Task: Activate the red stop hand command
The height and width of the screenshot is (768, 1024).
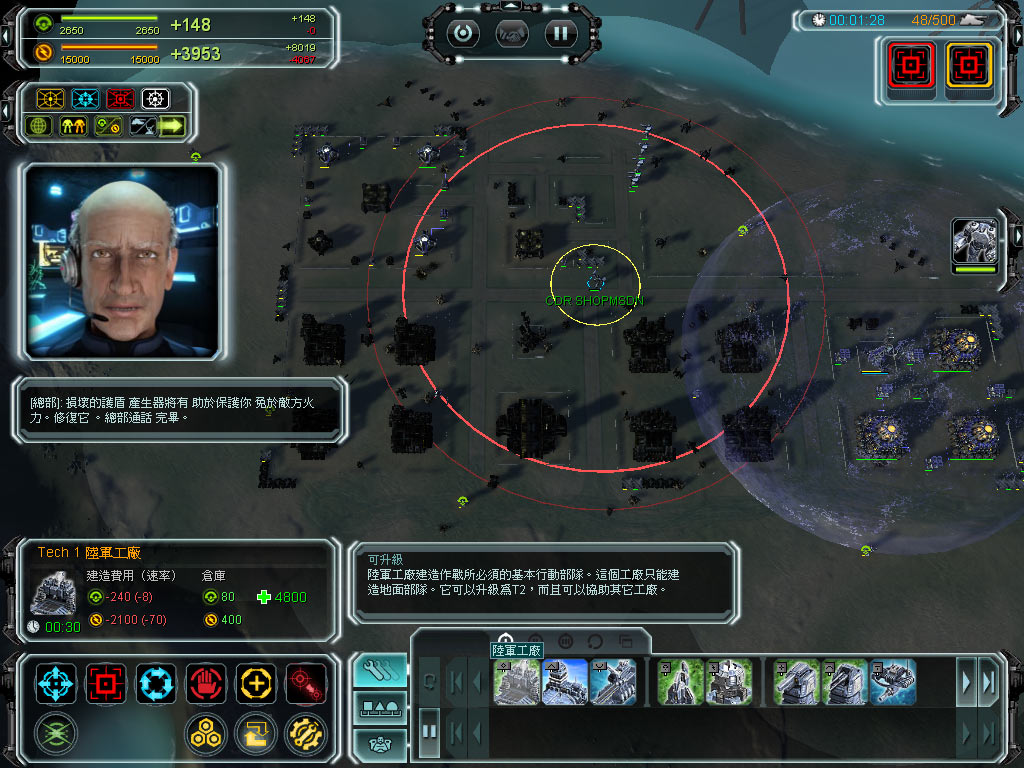Action: [x=206, y=683]
